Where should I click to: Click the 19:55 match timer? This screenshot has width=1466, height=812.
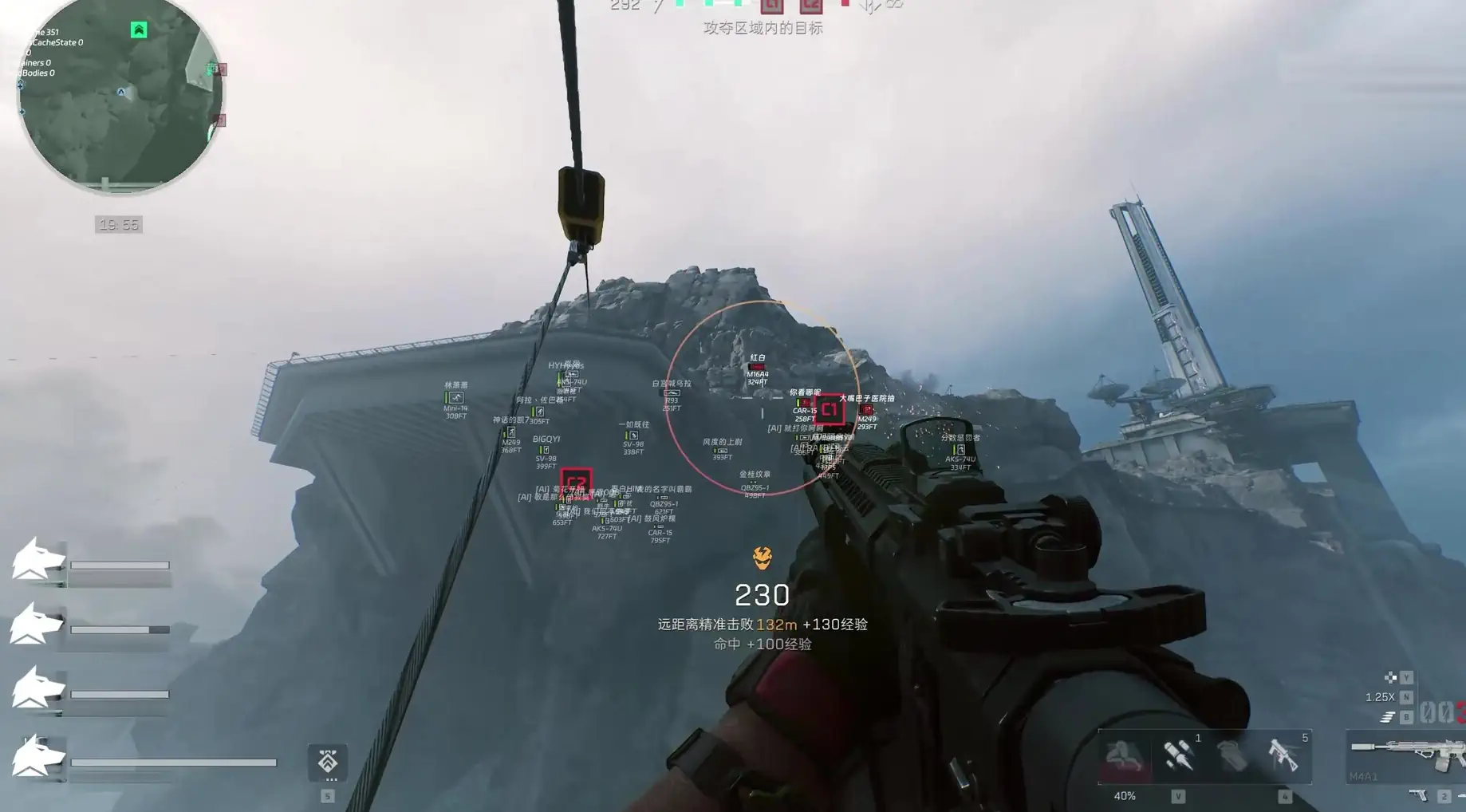coord(116,224)
